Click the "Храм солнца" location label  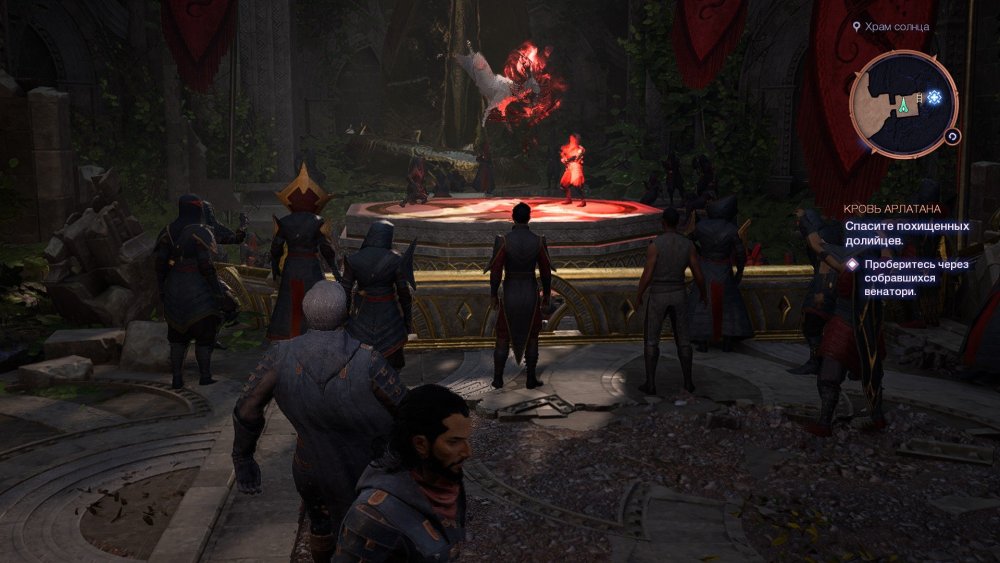(897, 27)
